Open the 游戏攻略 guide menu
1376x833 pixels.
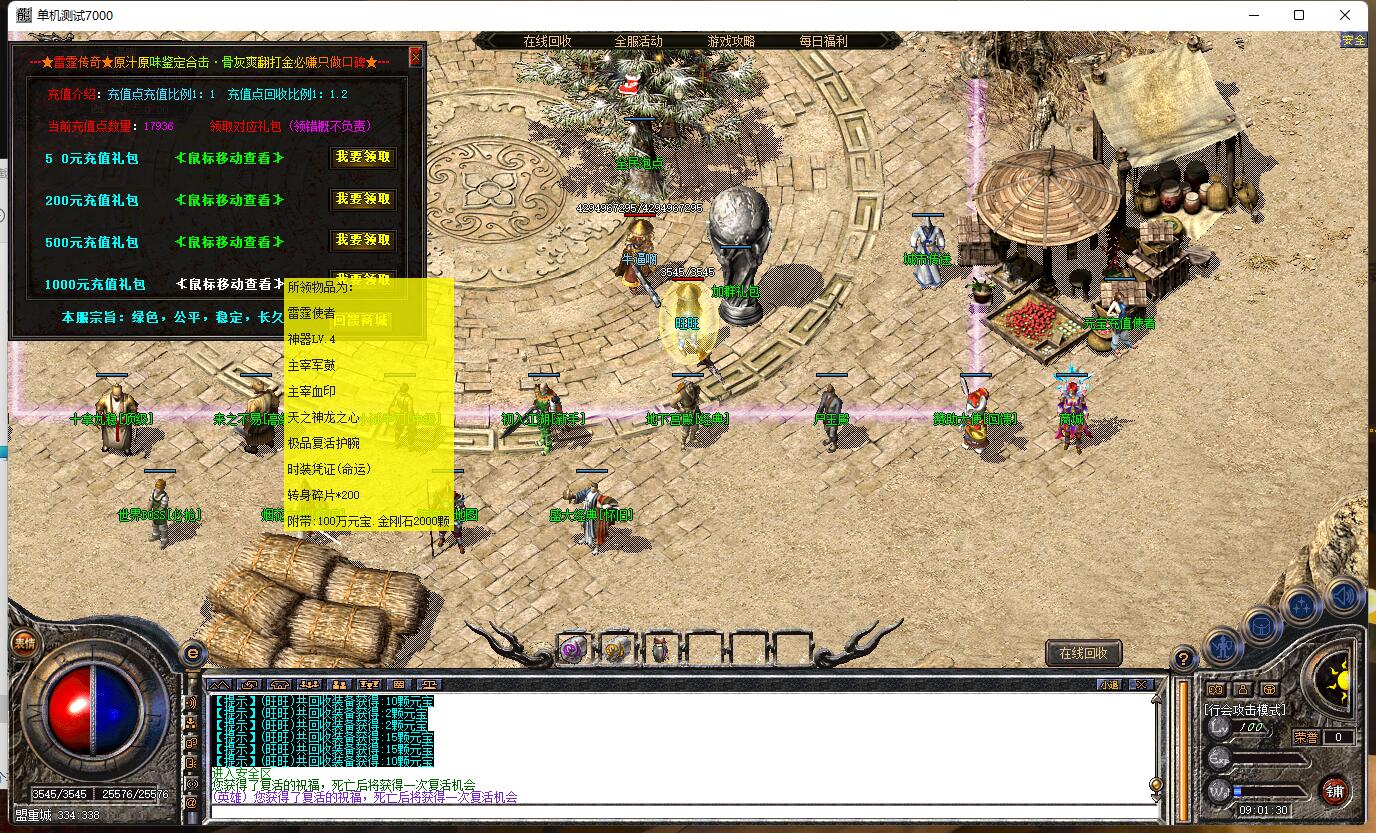click(x=731, y=41)
